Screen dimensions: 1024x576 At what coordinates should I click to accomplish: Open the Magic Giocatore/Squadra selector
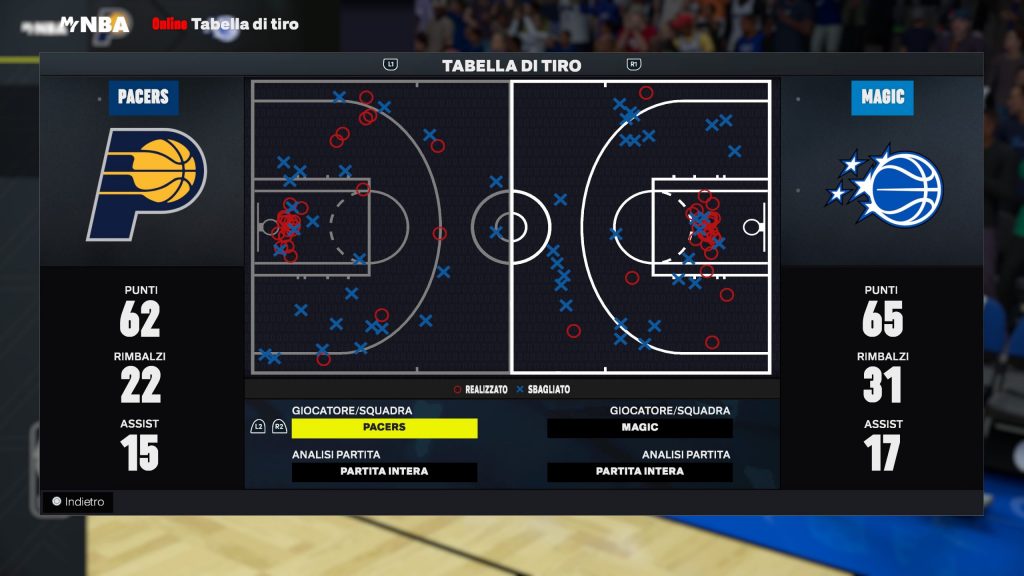click(x=640, y=428)
